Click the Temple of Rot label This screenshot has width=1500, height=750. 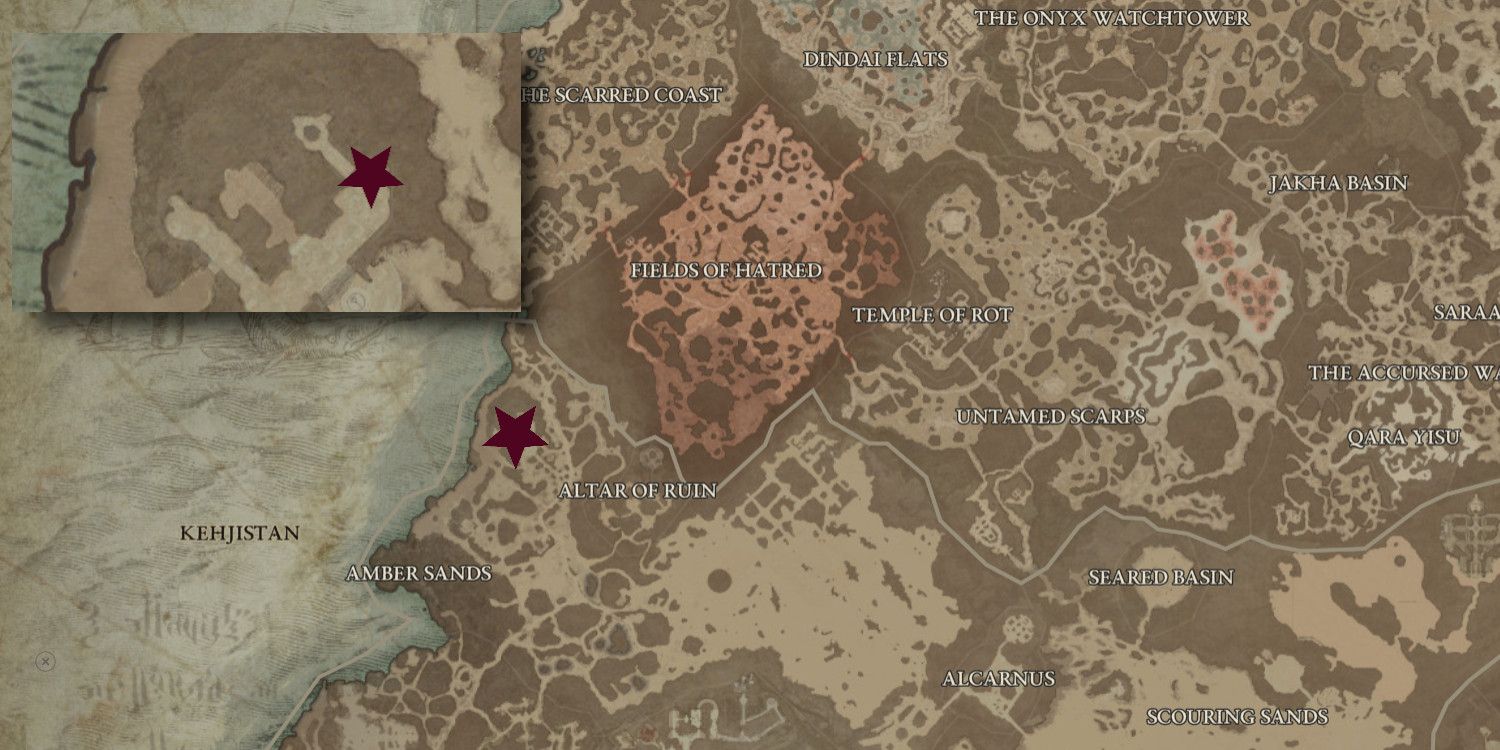(x=934, y=316)
